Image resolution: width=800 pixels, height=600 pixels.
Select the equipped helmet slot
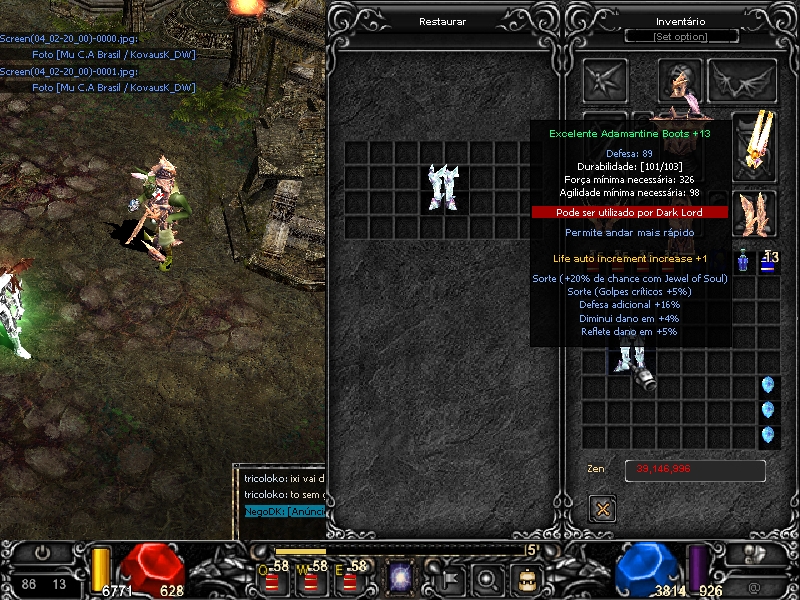point(680,80)
